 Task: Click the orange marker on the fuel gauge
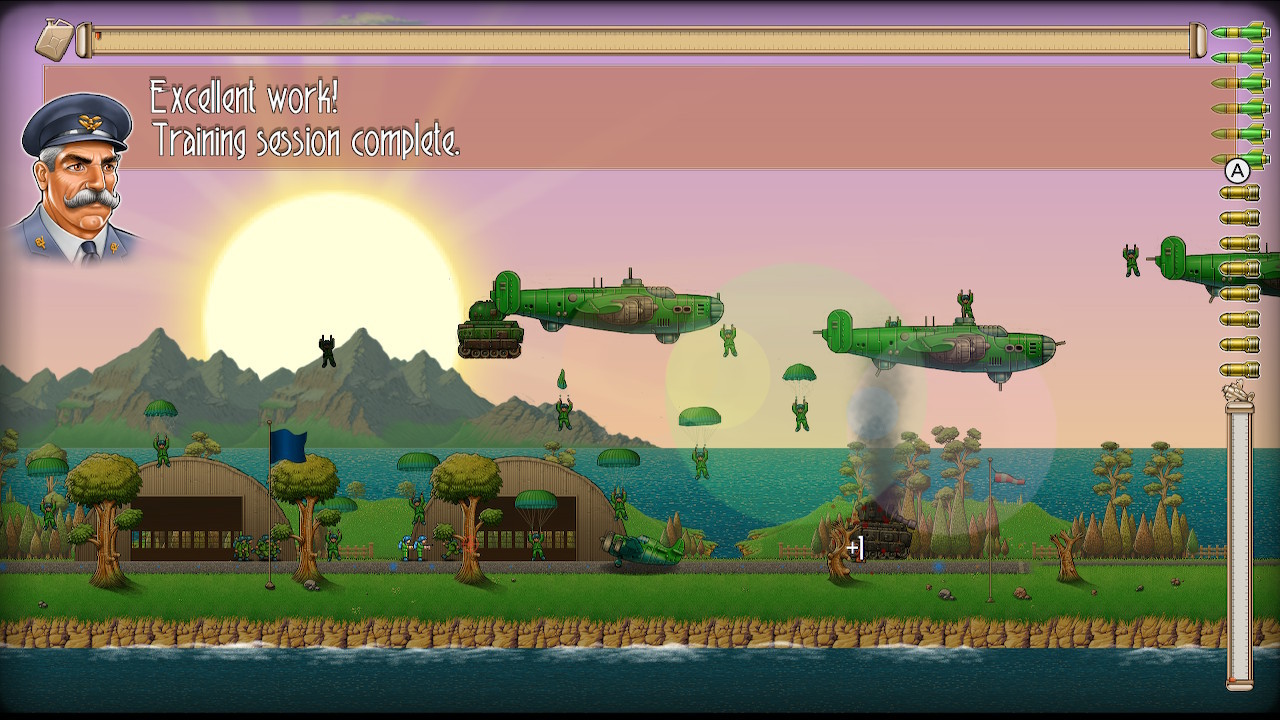[100, 34]
